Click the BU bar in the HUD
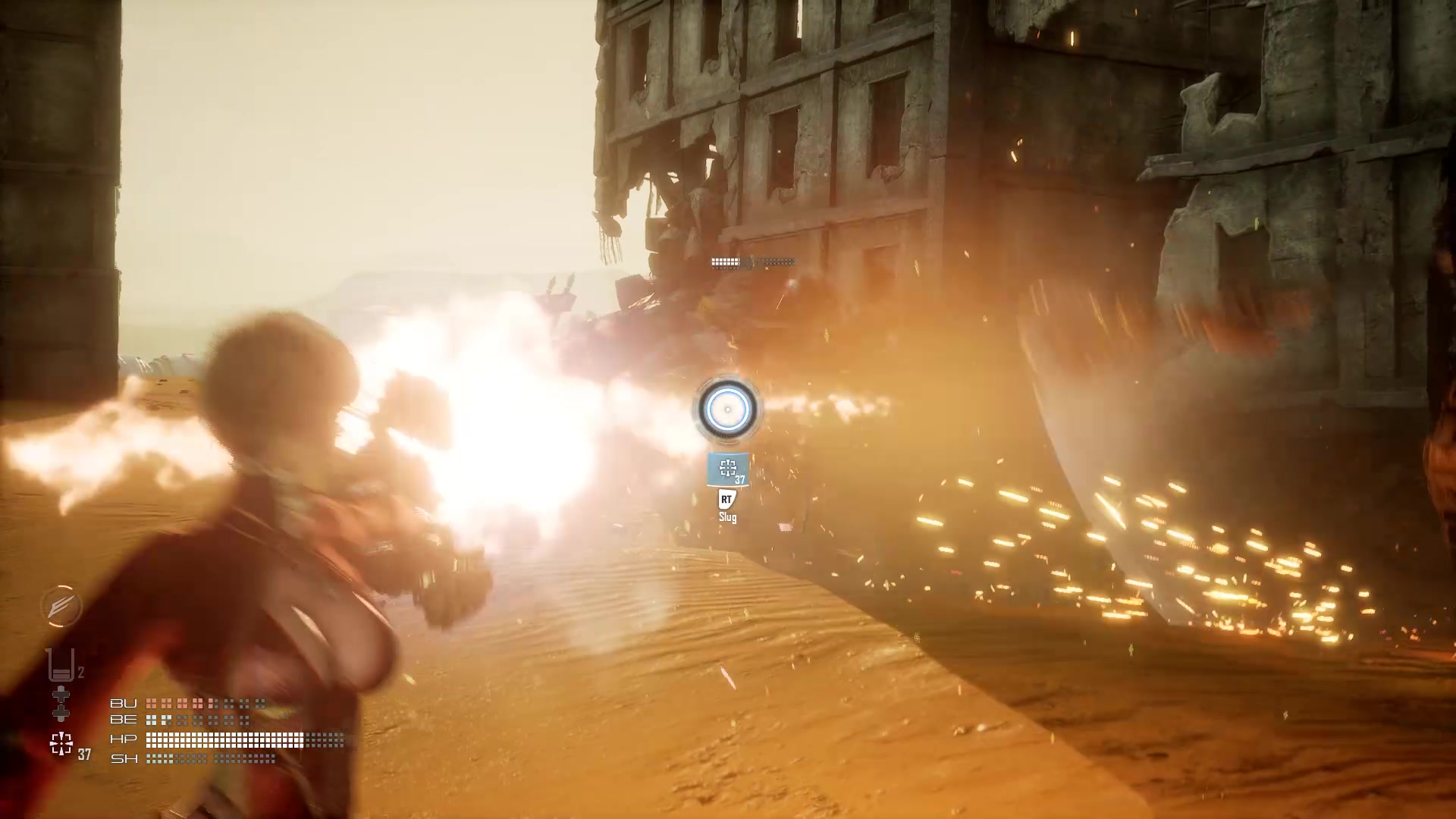 [x=205, y=704]
